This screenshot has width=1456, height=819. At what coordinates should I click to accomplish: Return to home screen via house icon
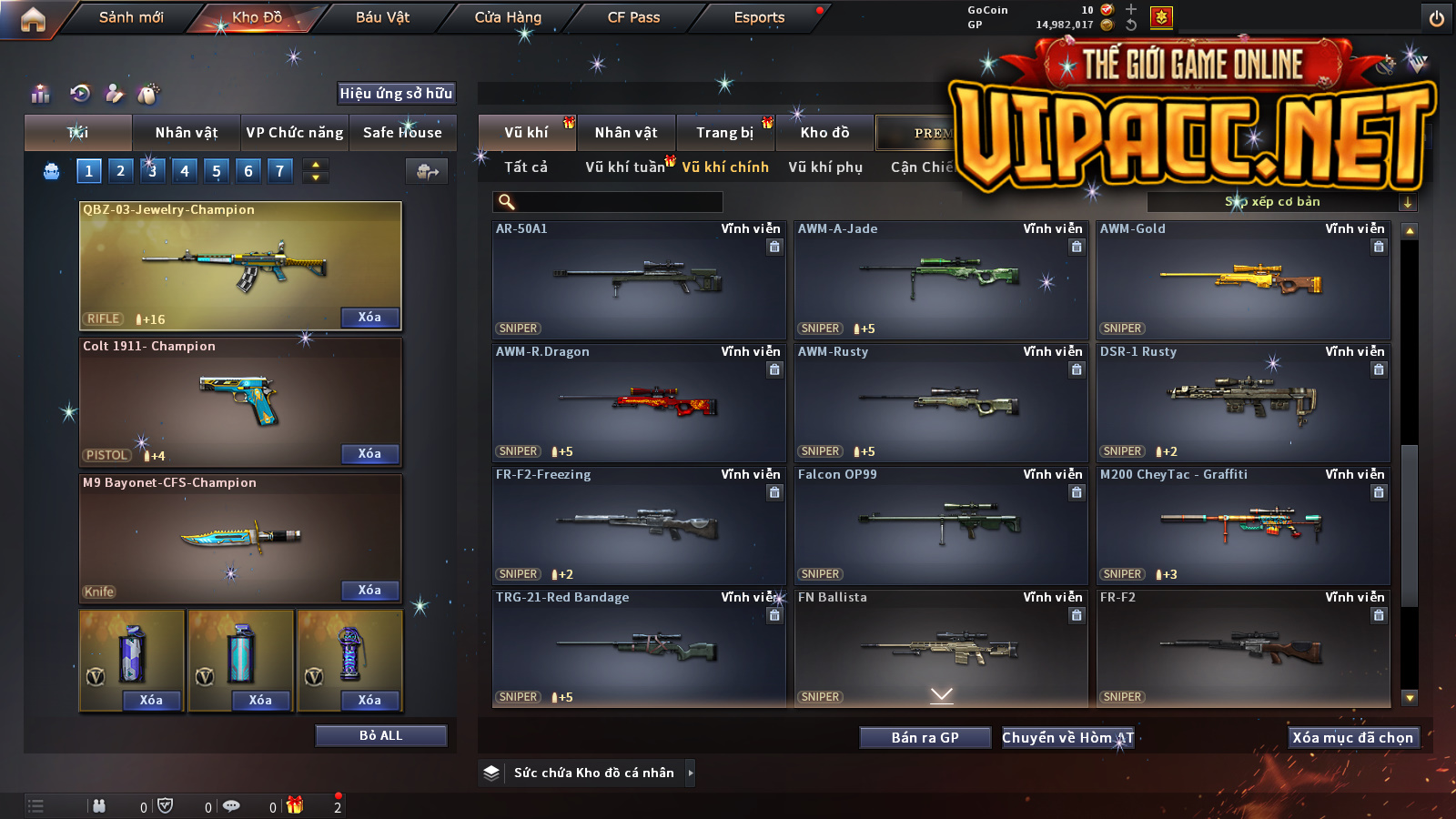click(33, 19)
